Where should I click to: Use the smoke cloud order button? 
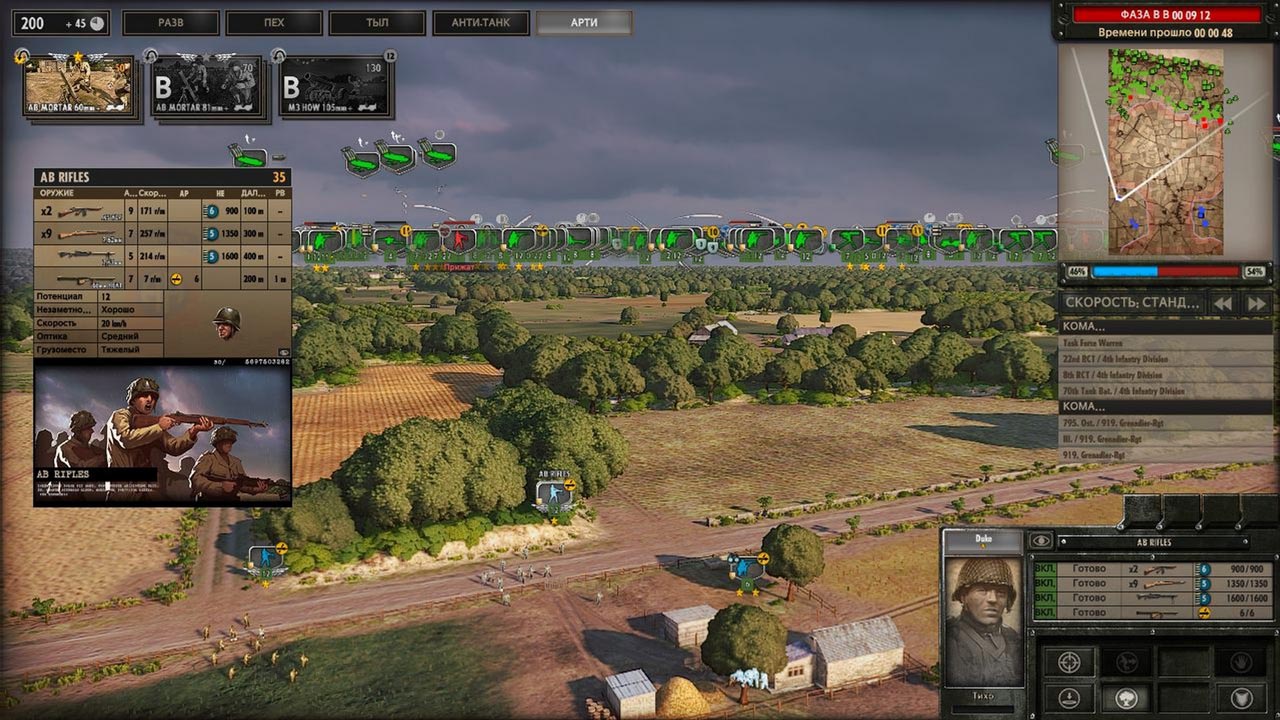(1126, 697)
